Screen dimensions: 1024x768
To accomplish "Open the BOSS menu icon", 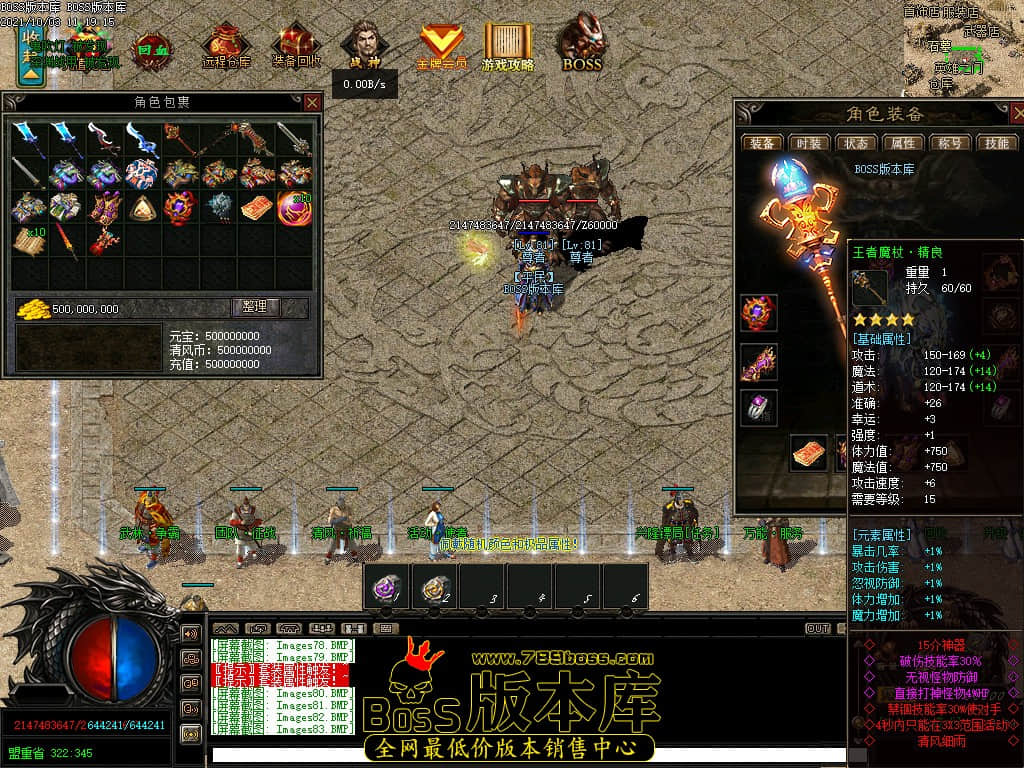I will 581,45.
